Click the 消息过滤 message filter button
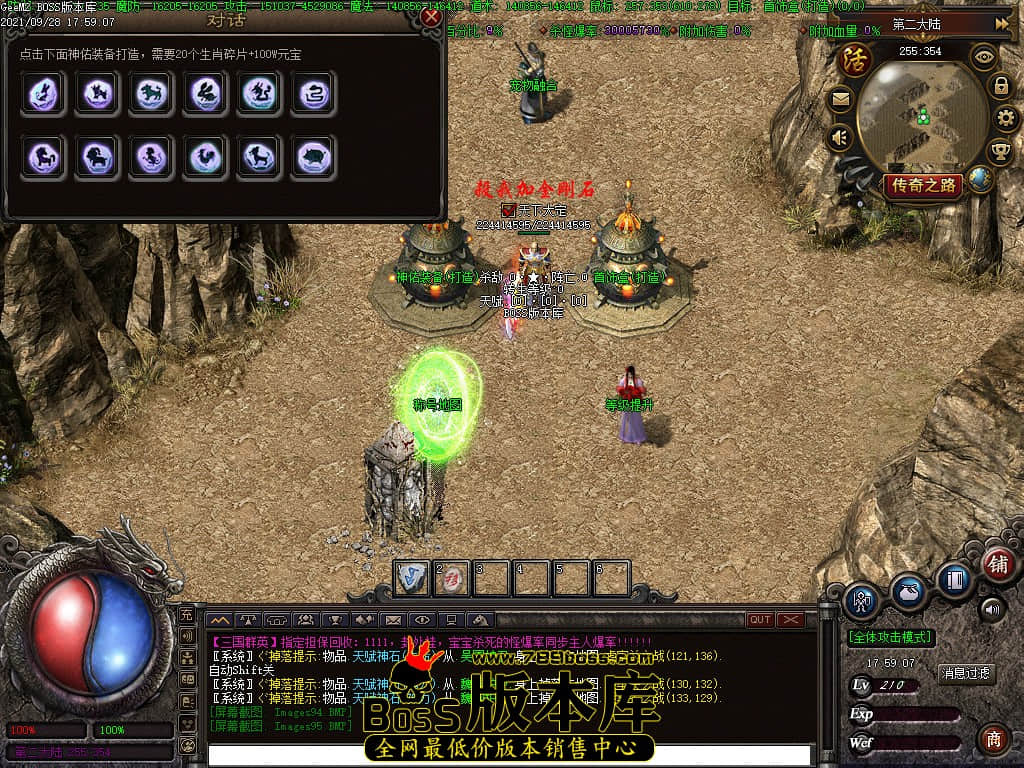1024x768 pixels. point(966,673)
